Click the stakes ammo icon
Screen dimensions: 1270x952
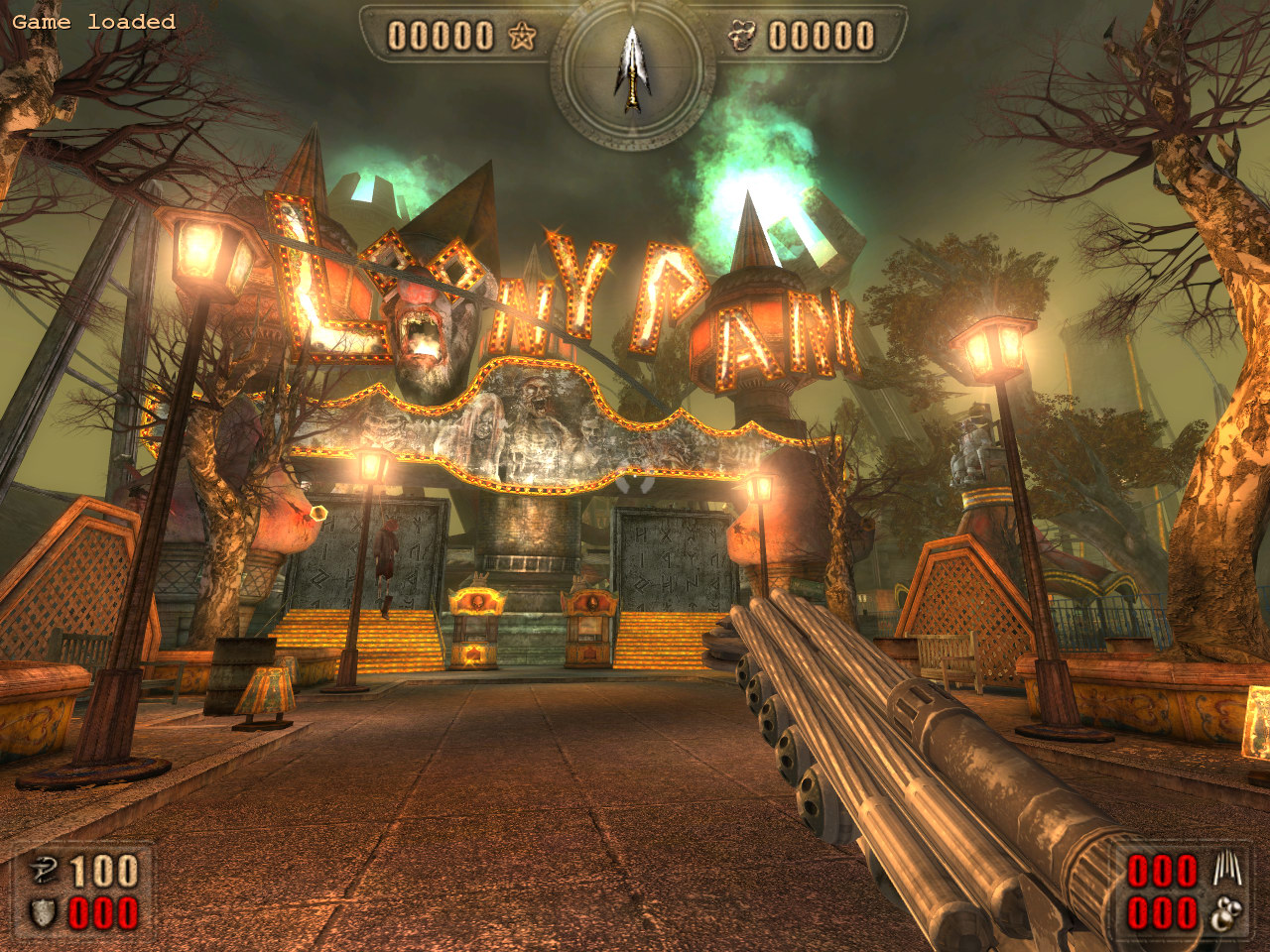(x=1225, y=871)
